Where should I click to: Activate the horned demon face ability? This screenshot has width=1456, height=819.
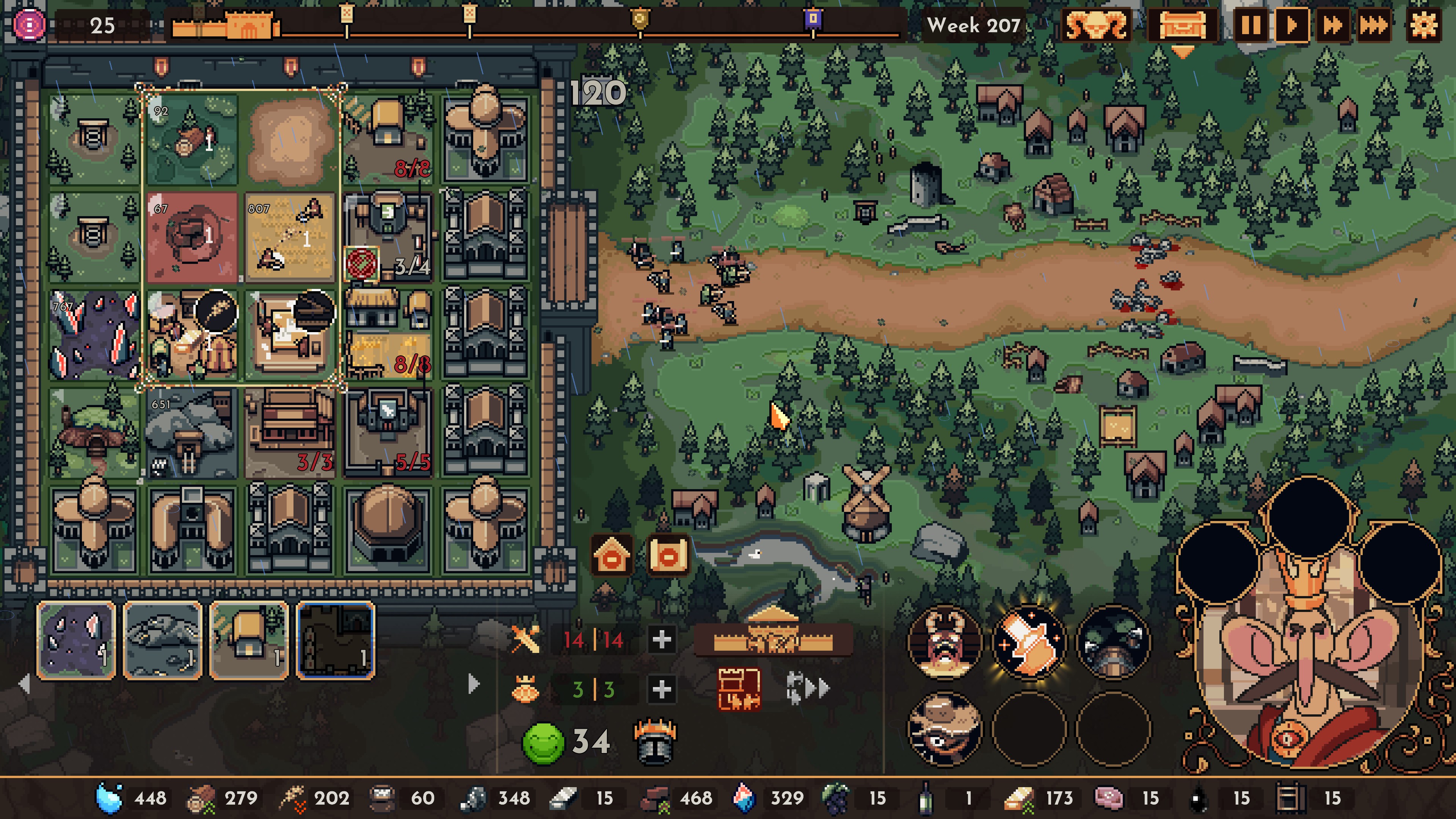click(x=945, y=643)
